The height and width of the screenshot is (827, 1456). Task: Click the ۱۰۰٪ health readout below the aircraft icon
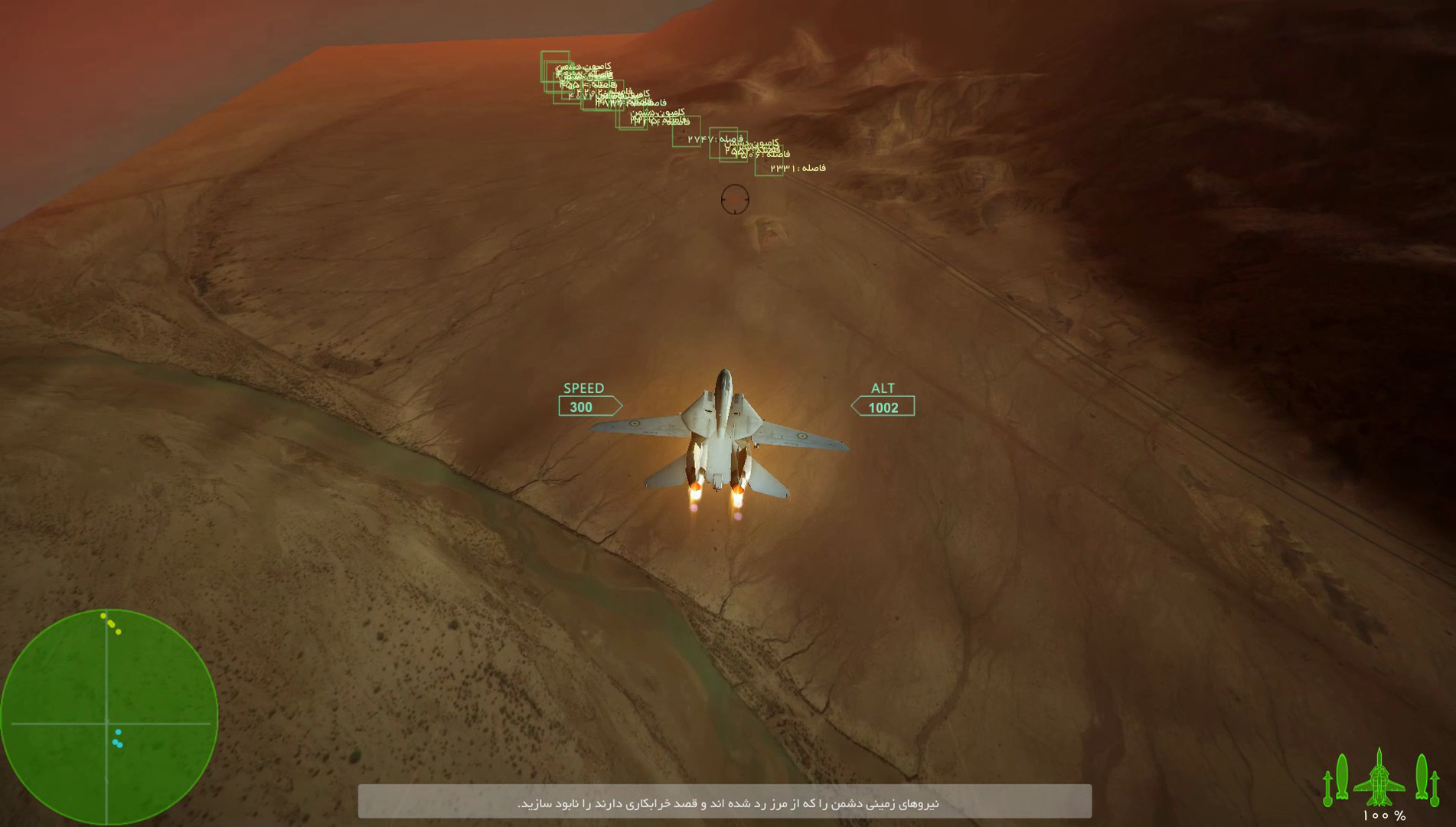[x=1384, y=816]
